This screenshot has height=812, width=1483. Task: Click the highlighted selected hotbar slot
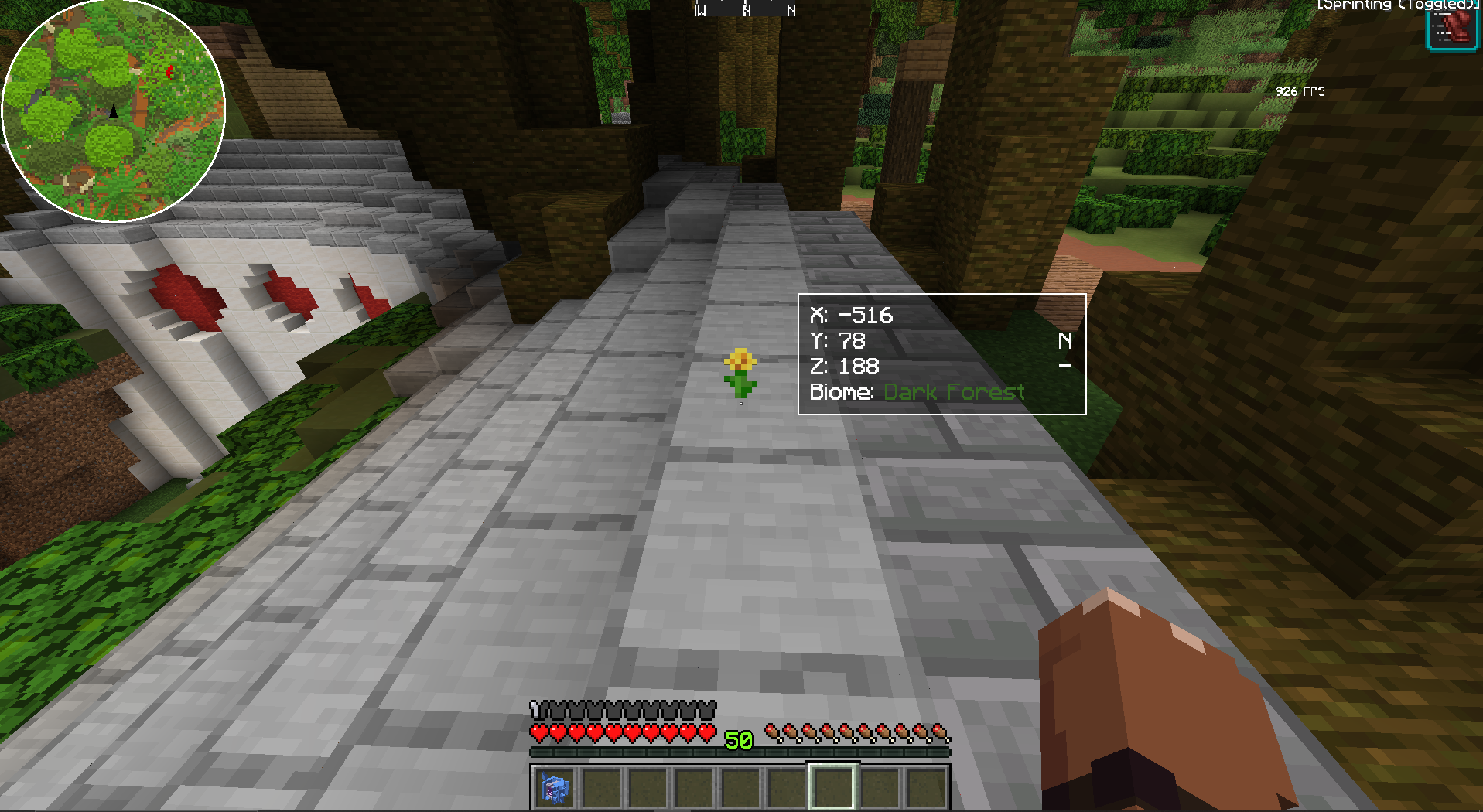tap(832, 787)
